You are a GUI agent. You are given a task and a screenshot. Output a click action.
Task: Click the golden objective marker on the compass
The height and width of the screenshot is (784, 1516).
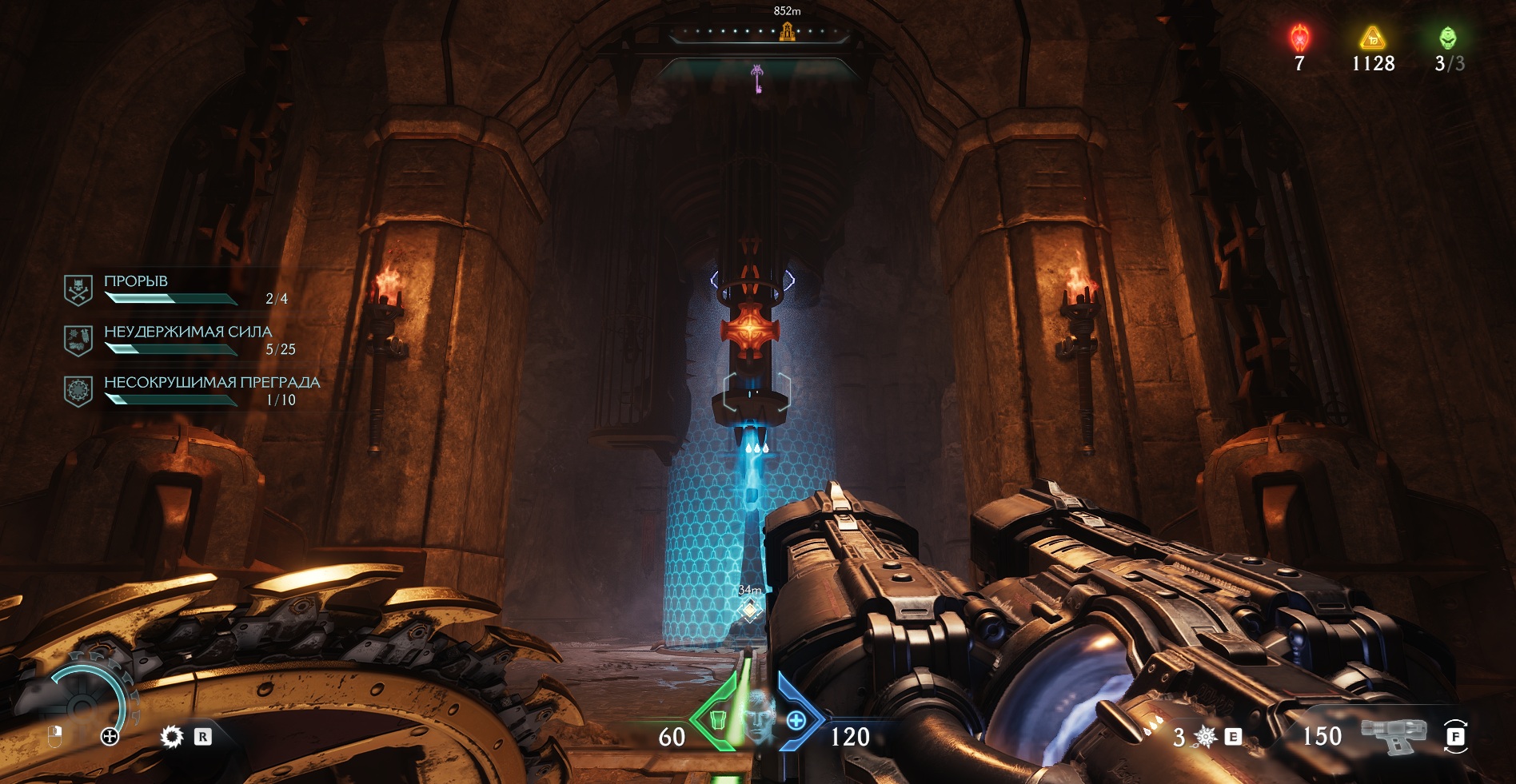788,32
